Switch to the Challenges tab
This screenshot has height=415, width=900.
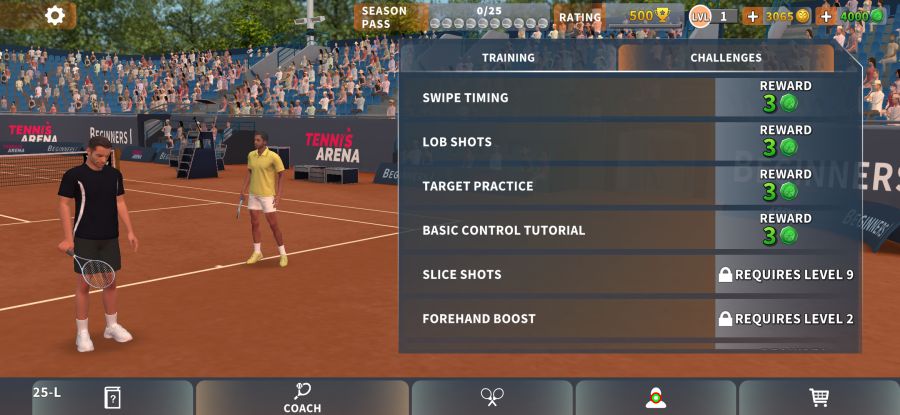click(725, 58)
